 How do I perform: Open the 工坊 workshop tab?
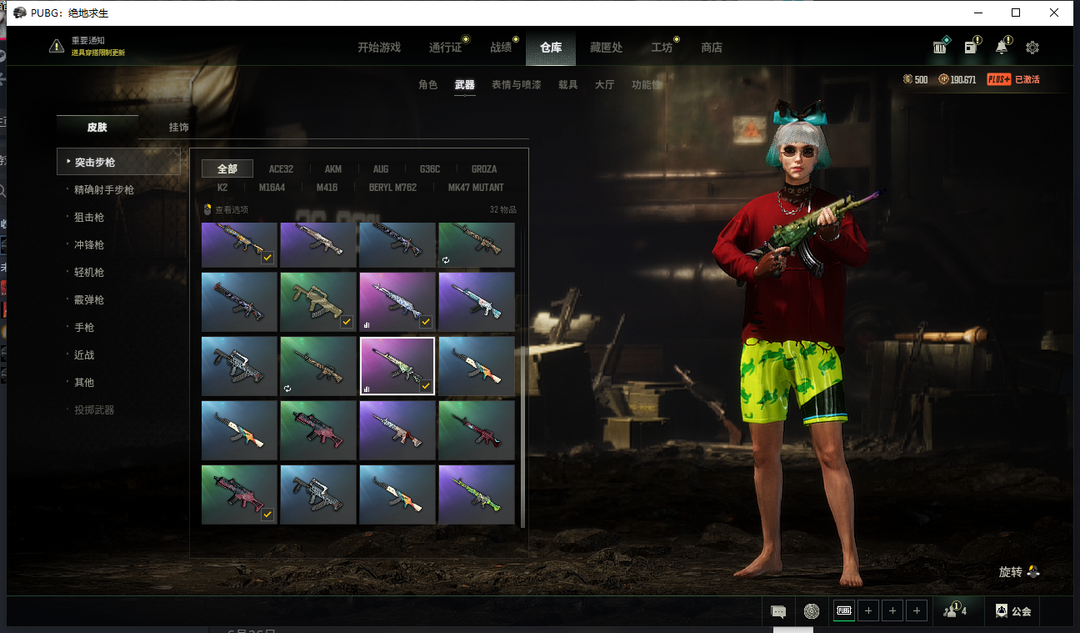[x=661, y=48]
